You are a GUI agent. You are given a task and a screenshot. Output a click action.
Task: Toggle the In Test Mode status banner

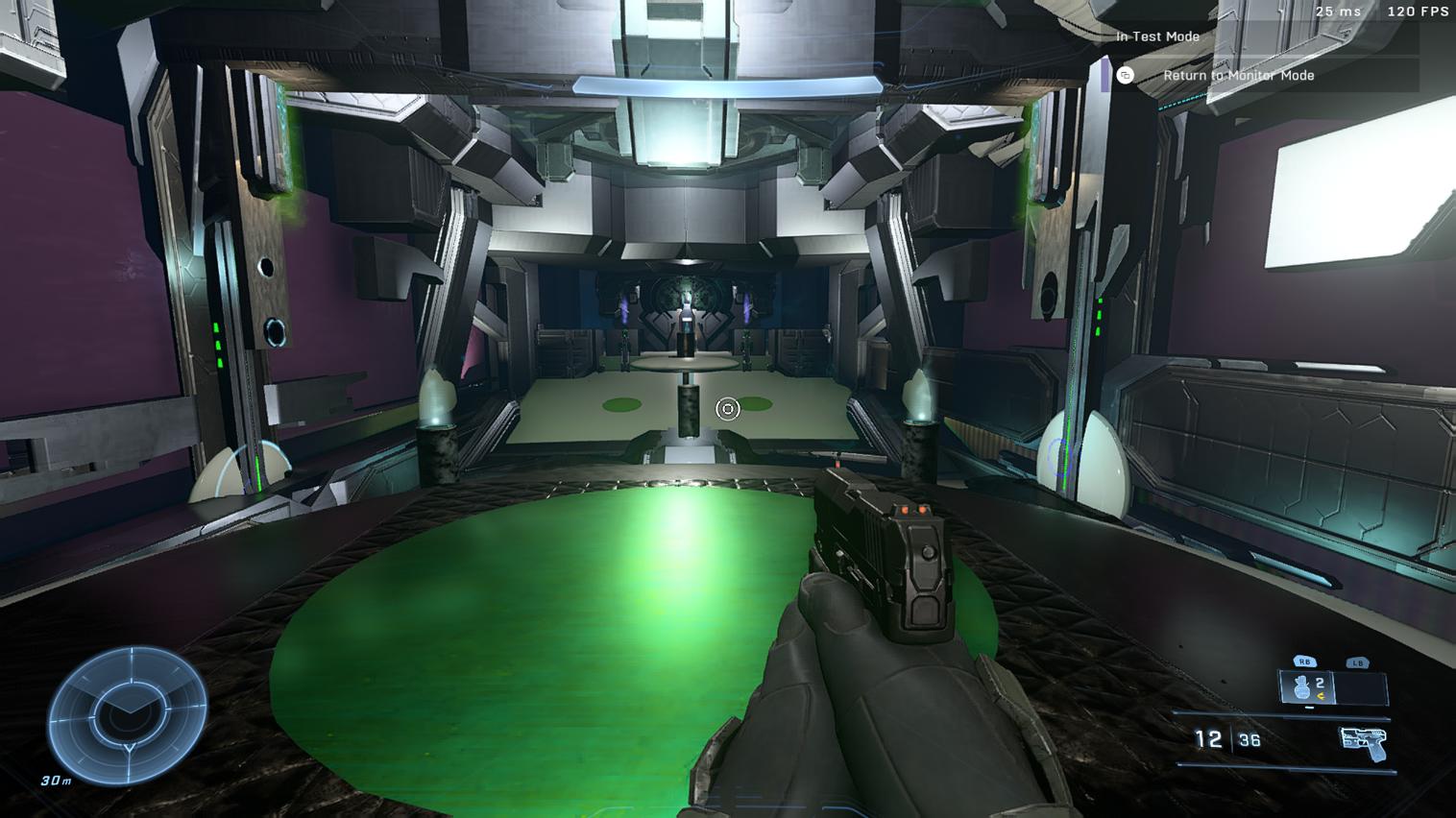[x=1156, y=36]
